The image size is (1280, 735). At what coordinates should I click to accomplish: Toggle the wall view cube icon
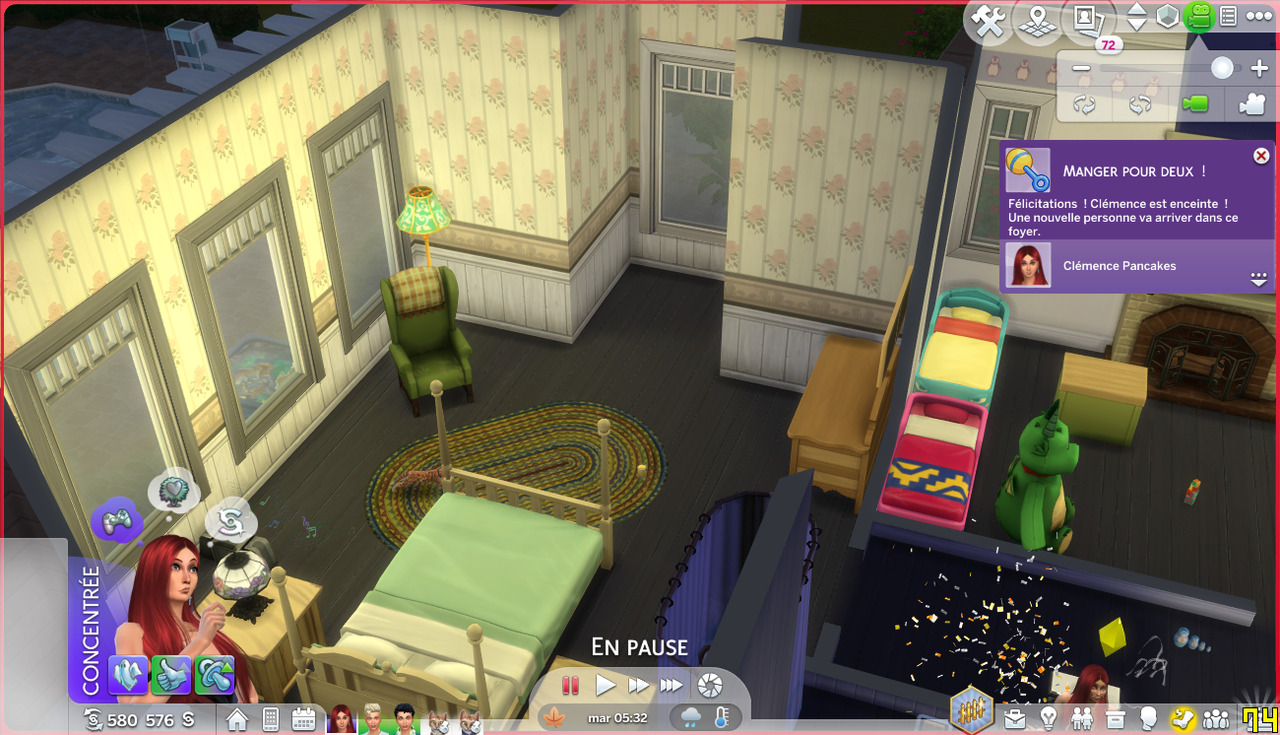click(x=1167, y=17)
